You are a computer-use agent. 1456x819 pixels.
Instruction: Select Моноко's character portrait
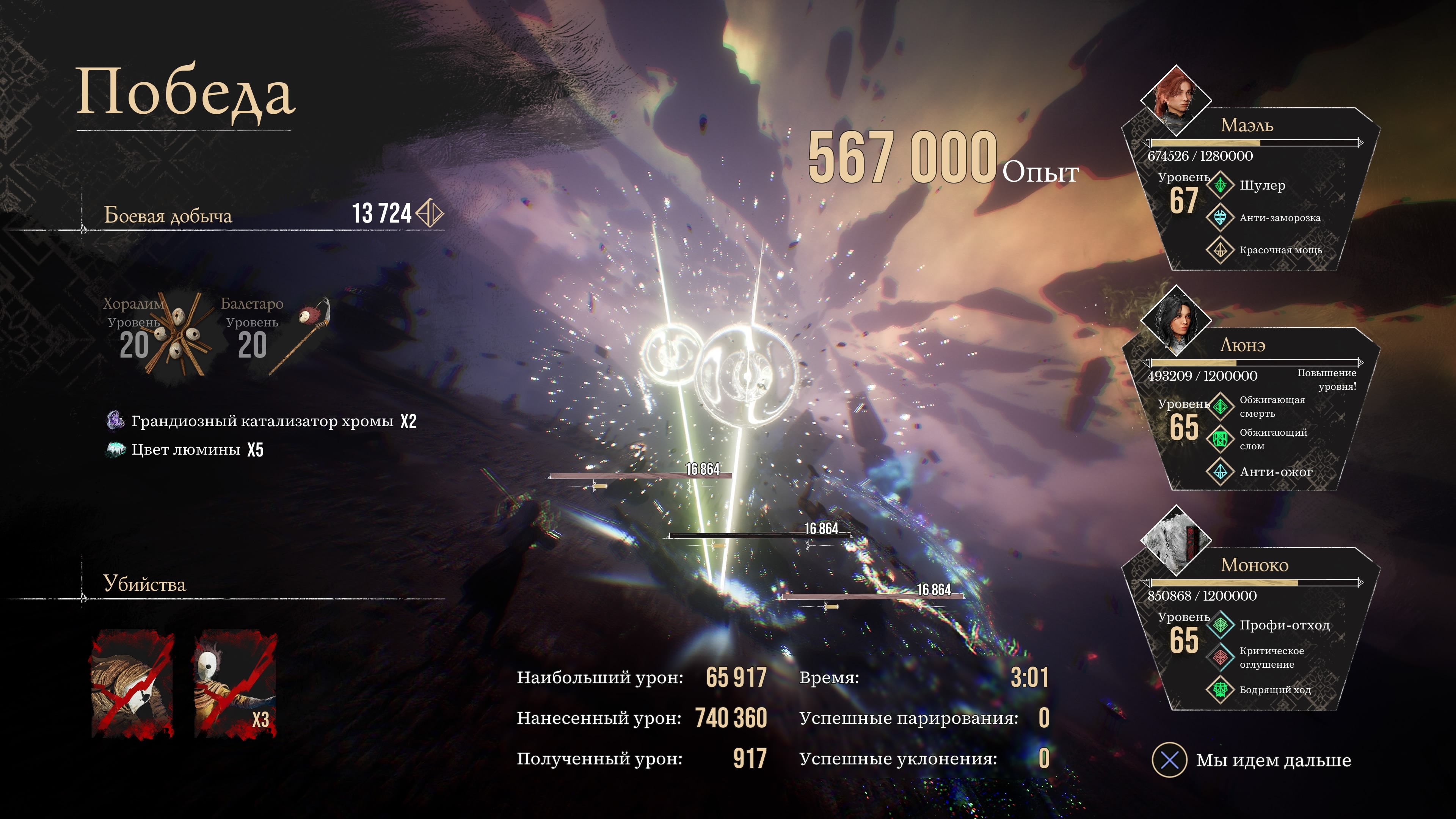(1176, 539)
